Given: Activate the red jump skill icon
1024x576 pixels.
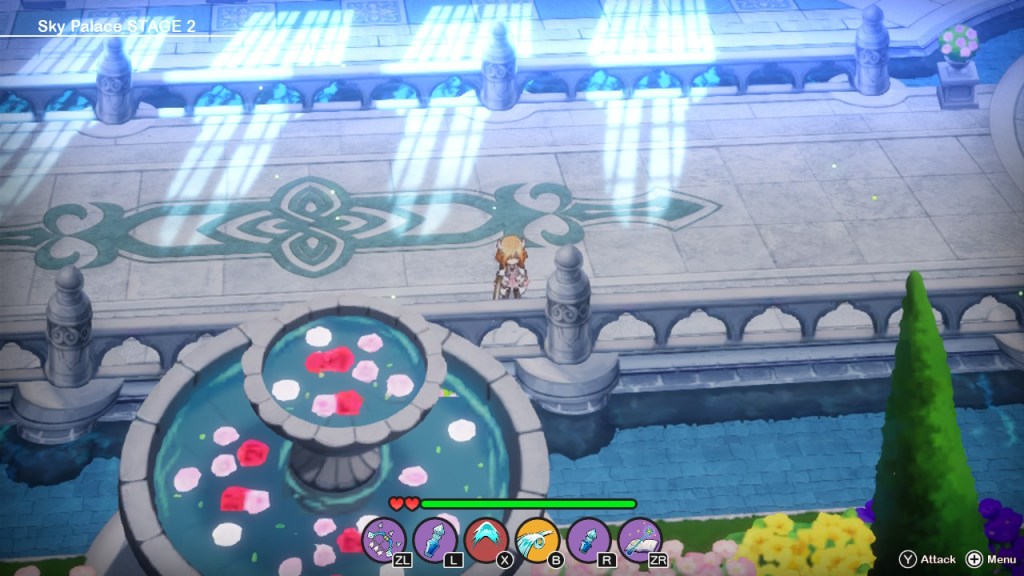Looking at the screenshot, I should pyautogui.click(x=485, y=538).
